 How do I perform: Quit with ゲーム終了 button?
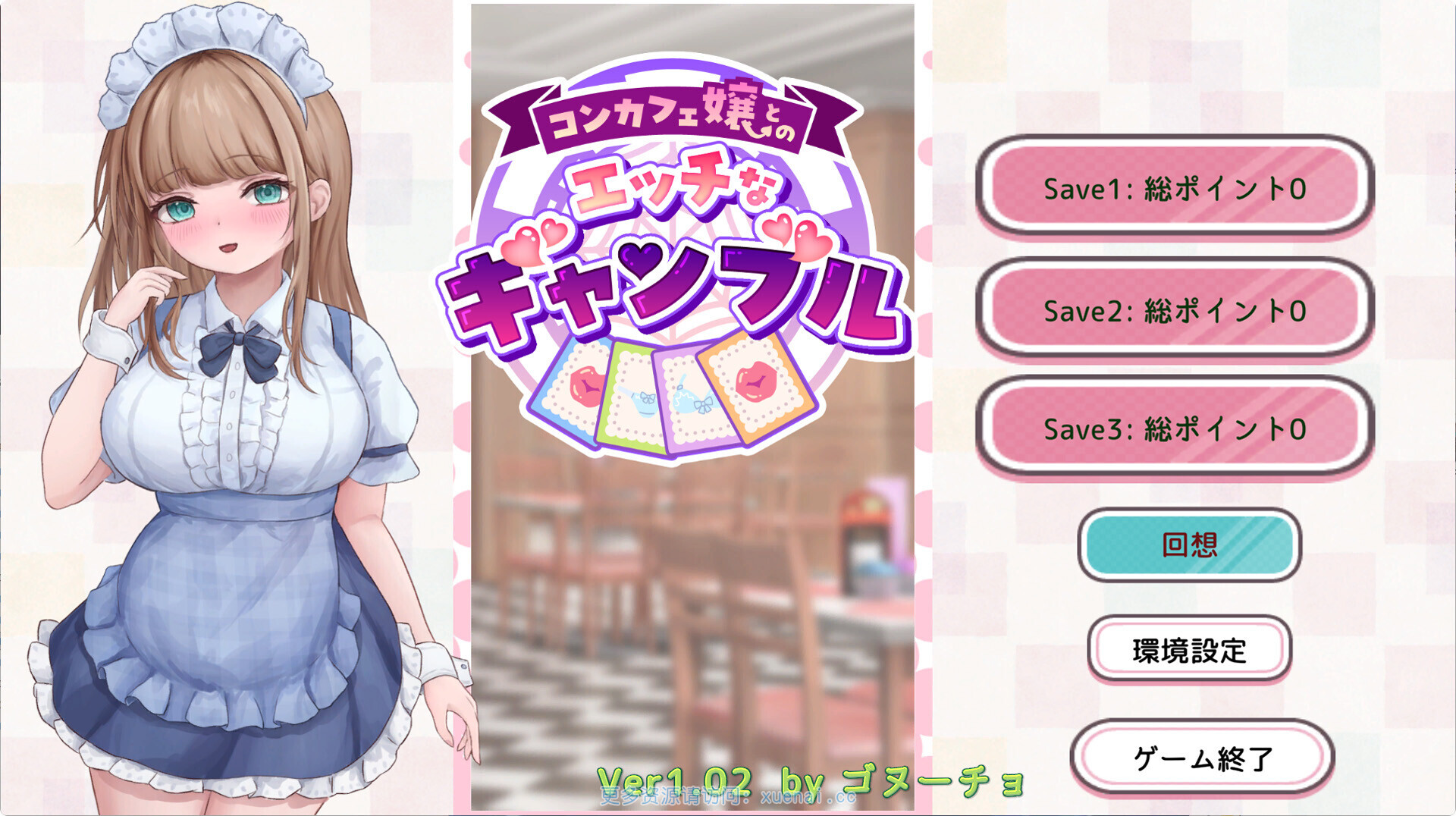1202,757
